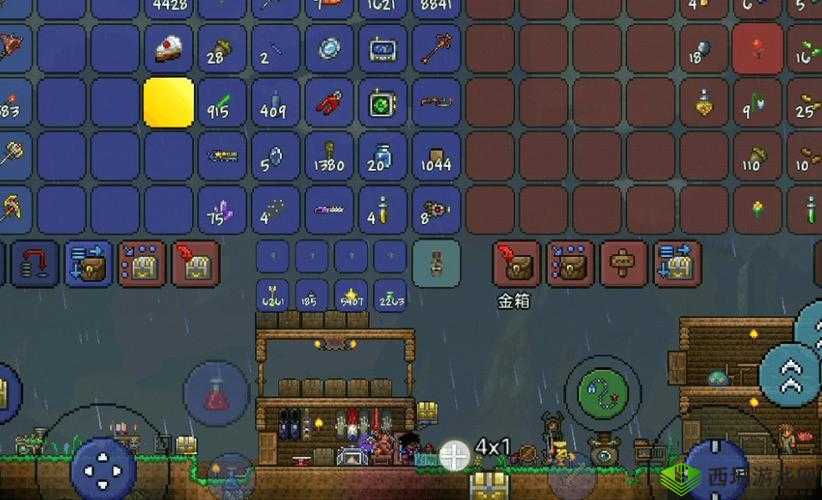This screenshot has width=822, height=500.
Task: Choose the stack of 1380 items
Action: point(328,156)
